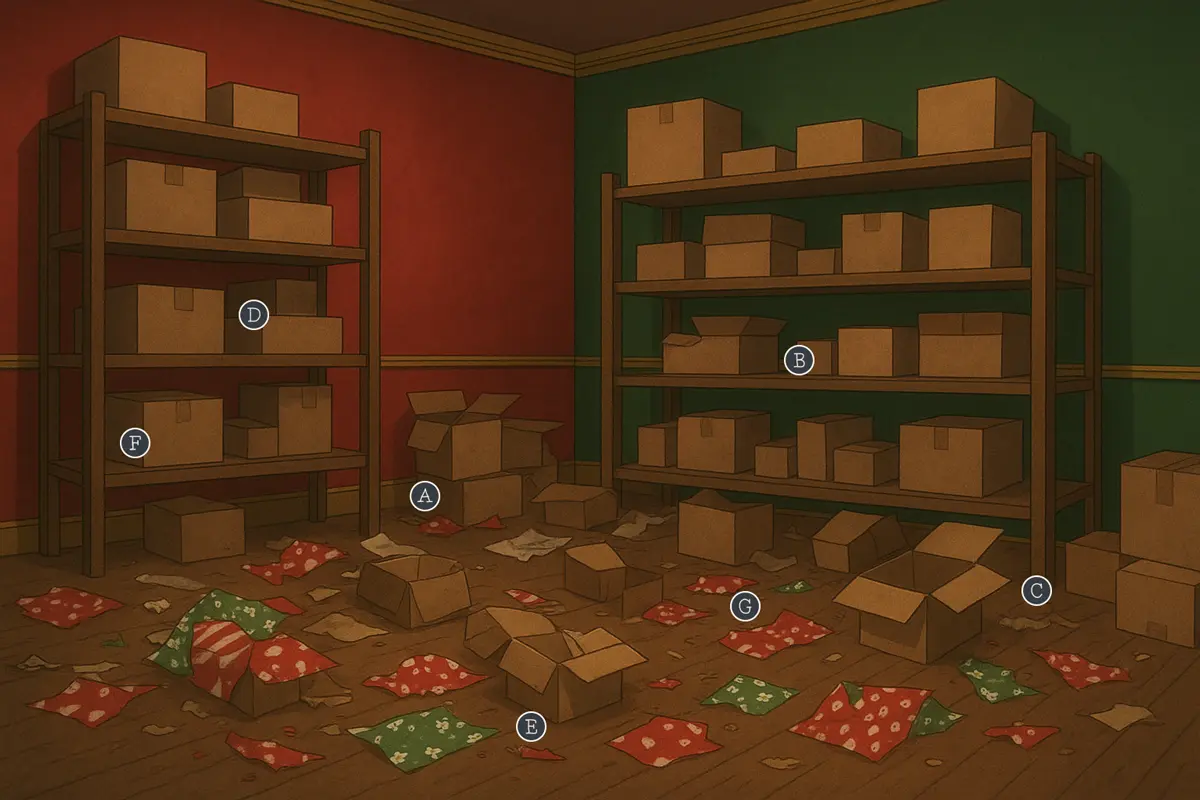Select the circled E marker

(x=531, y=727)
